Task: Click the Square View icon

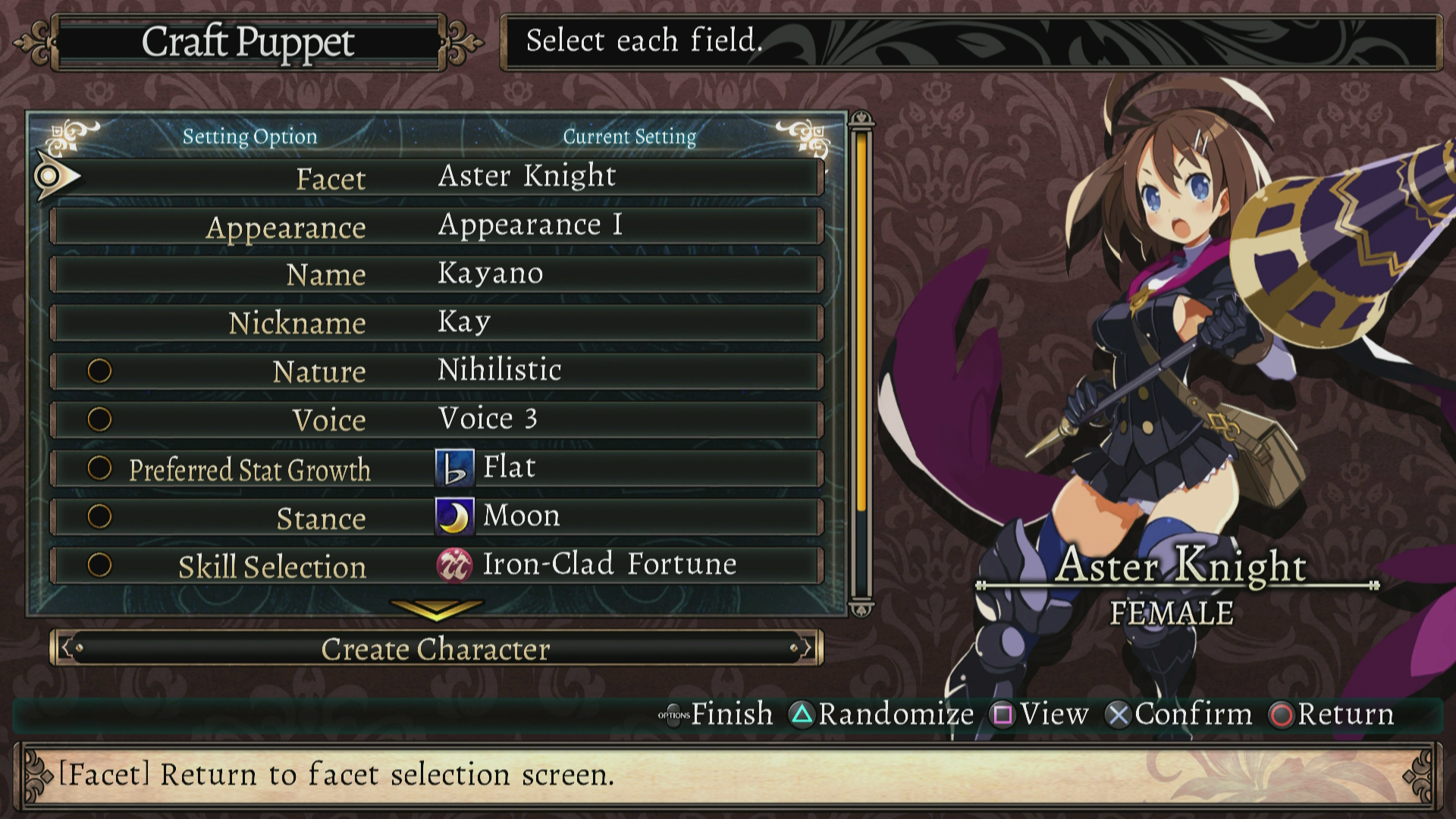Action: (x=1001, y=714)
